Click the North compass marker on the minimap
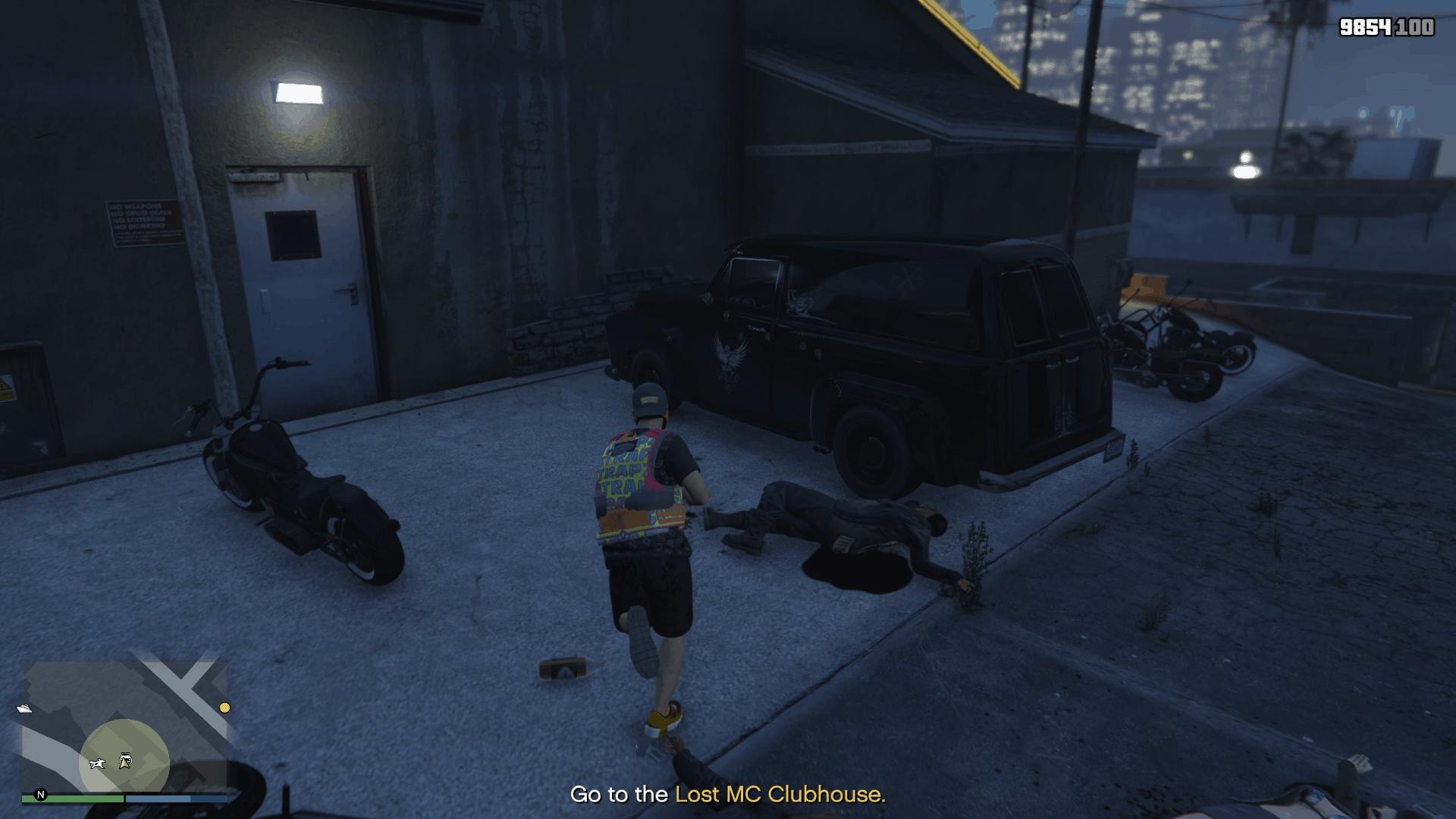 (40, 795)
